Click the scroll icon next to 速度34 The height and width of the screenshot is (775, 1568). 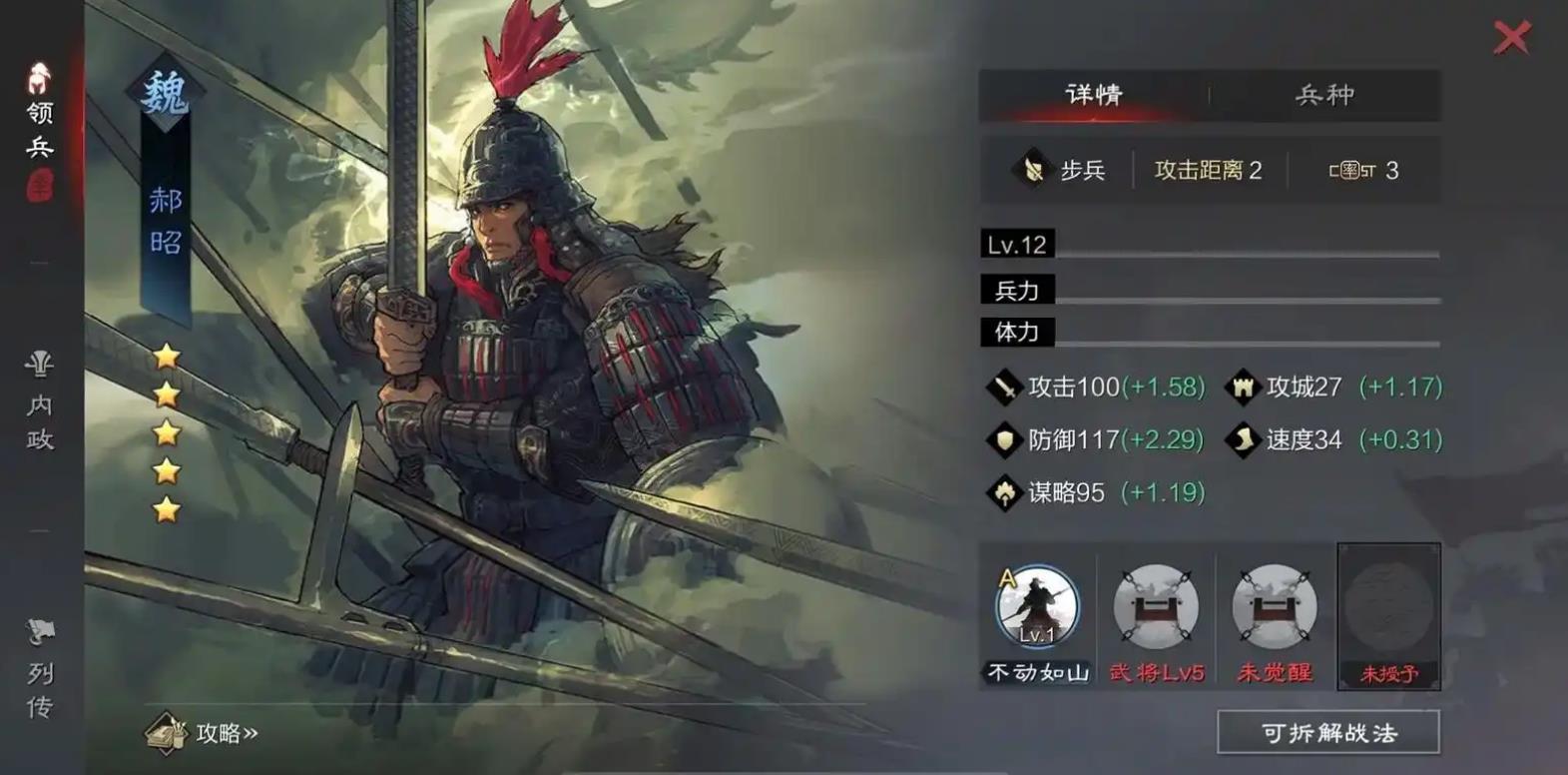pos(1243,439)
